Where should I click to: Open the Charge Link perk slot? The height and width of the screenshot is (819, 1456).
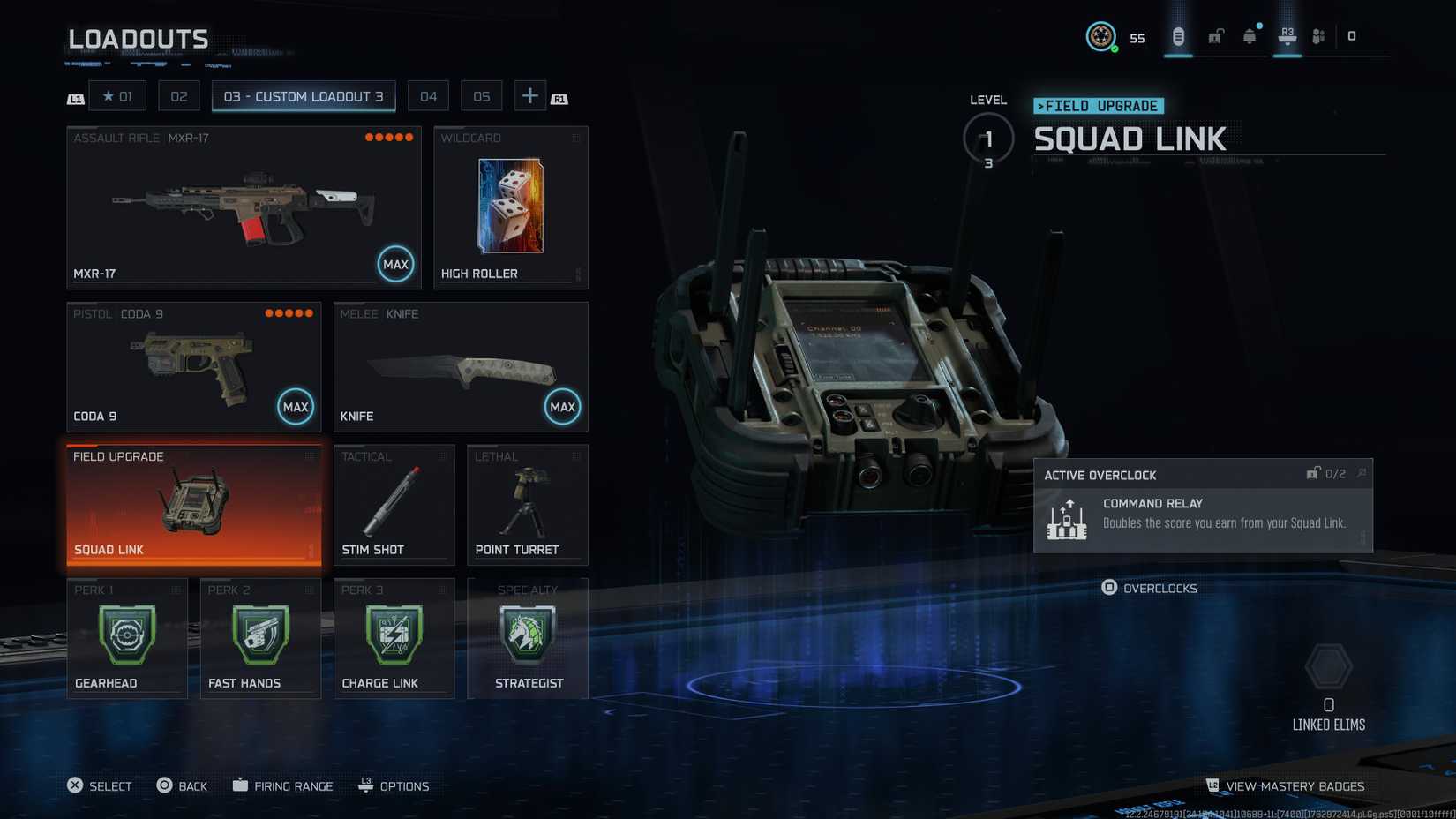tap(393, 635)
